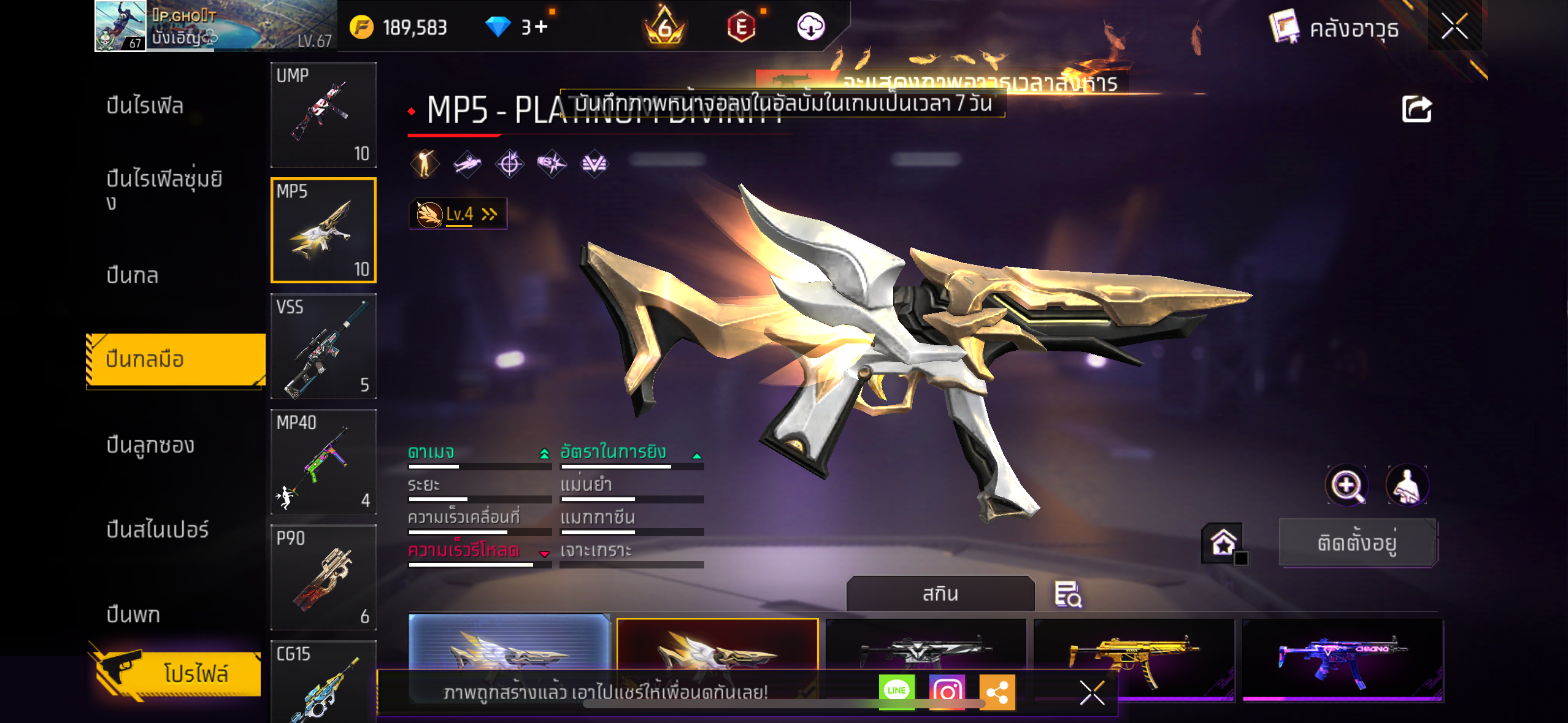Screen dimensions: 1568x723
Task: Open the ปืนกล weapon category
Action: [133, 275]
